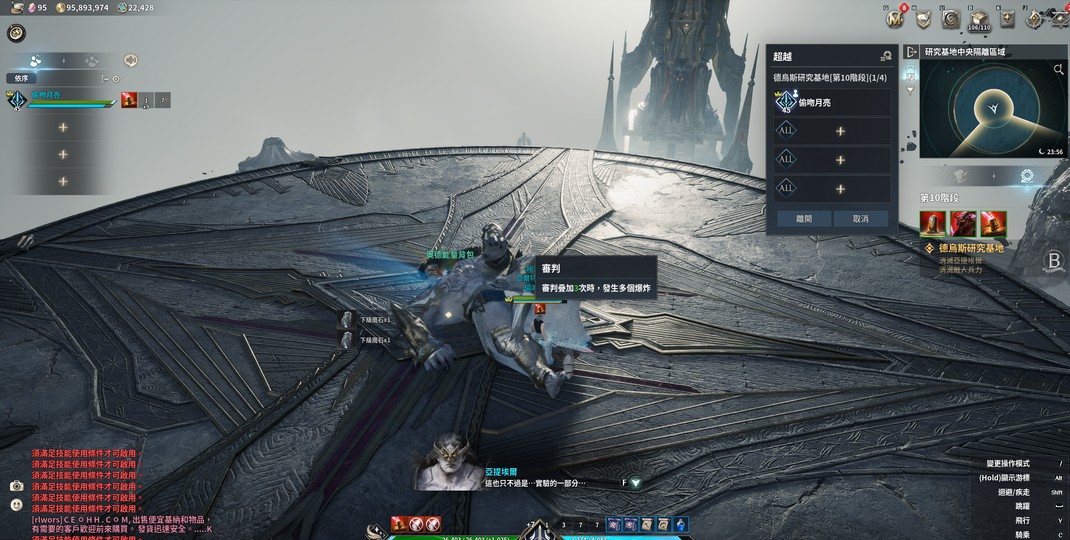The image size is (1070, 540).
Task: Select party member 偷吻月亮 in the 超越 panel
Action: (832, 102)
